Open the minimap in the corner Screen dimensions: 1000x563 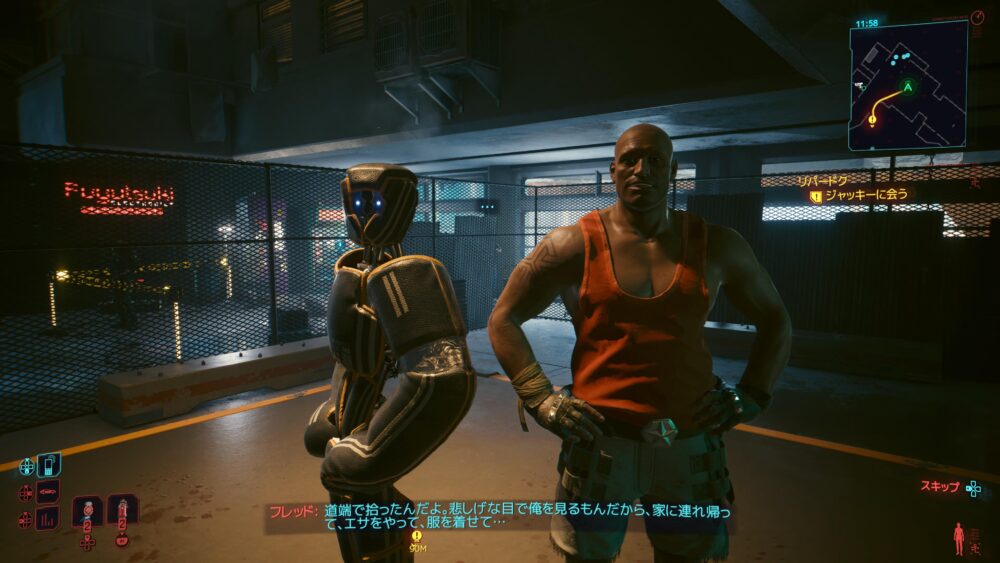point(908,86)
